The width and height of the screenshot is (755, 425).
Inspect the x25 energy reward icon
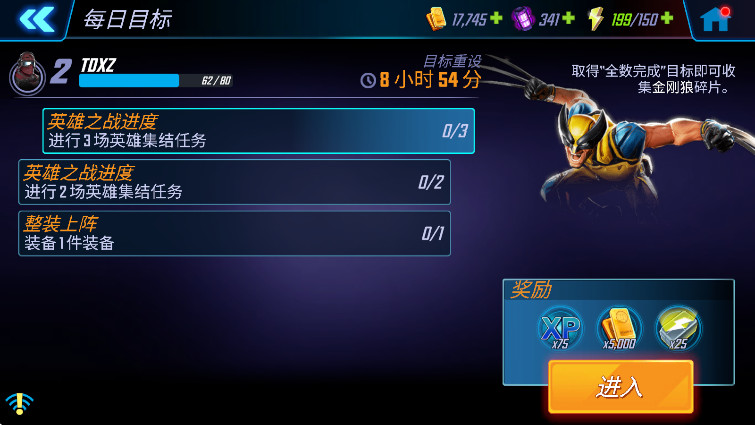tap(678, 328)
